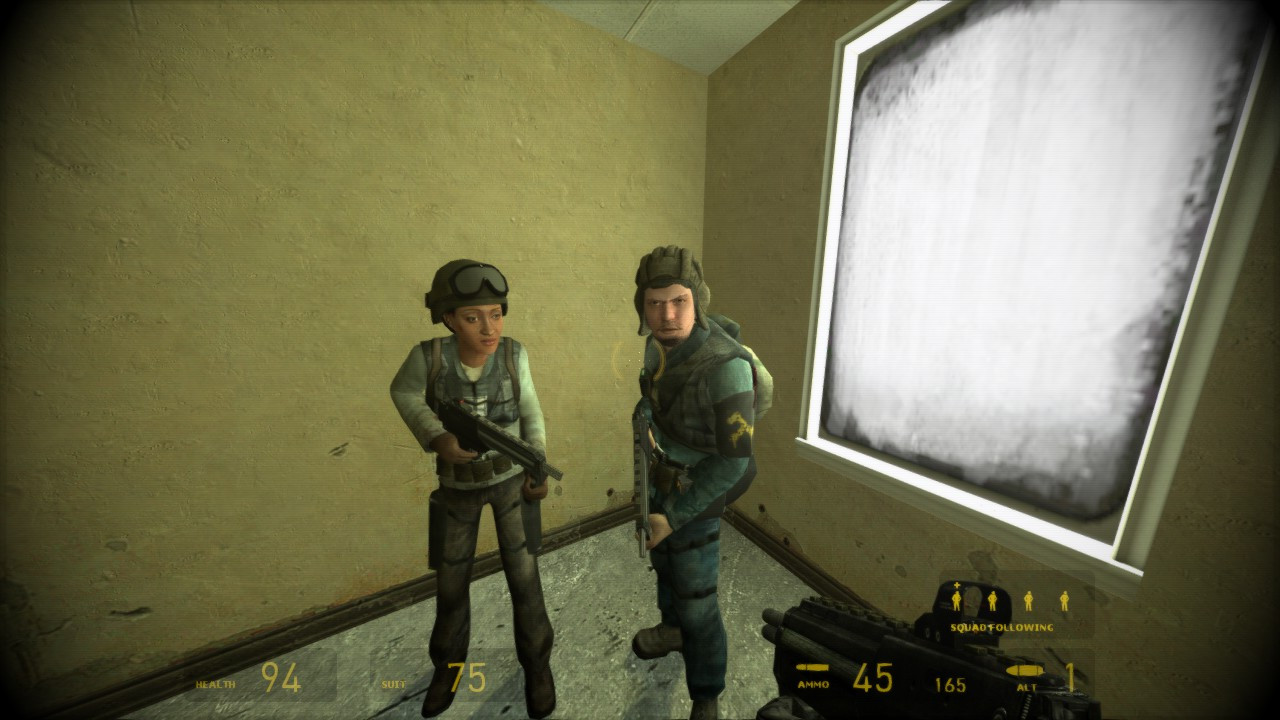This screenshot has width=1280, height=720.
Task: Toggle the SQUAD FOLLOWING status label
Action: click(x=1000, y=626)
